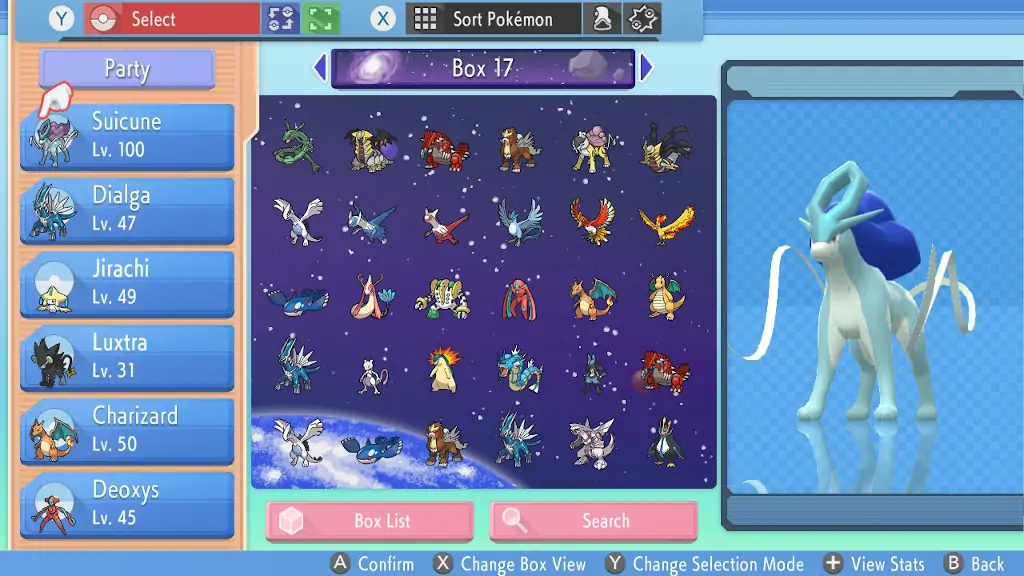Open the Sort Pokémon option

click(493, 19)
